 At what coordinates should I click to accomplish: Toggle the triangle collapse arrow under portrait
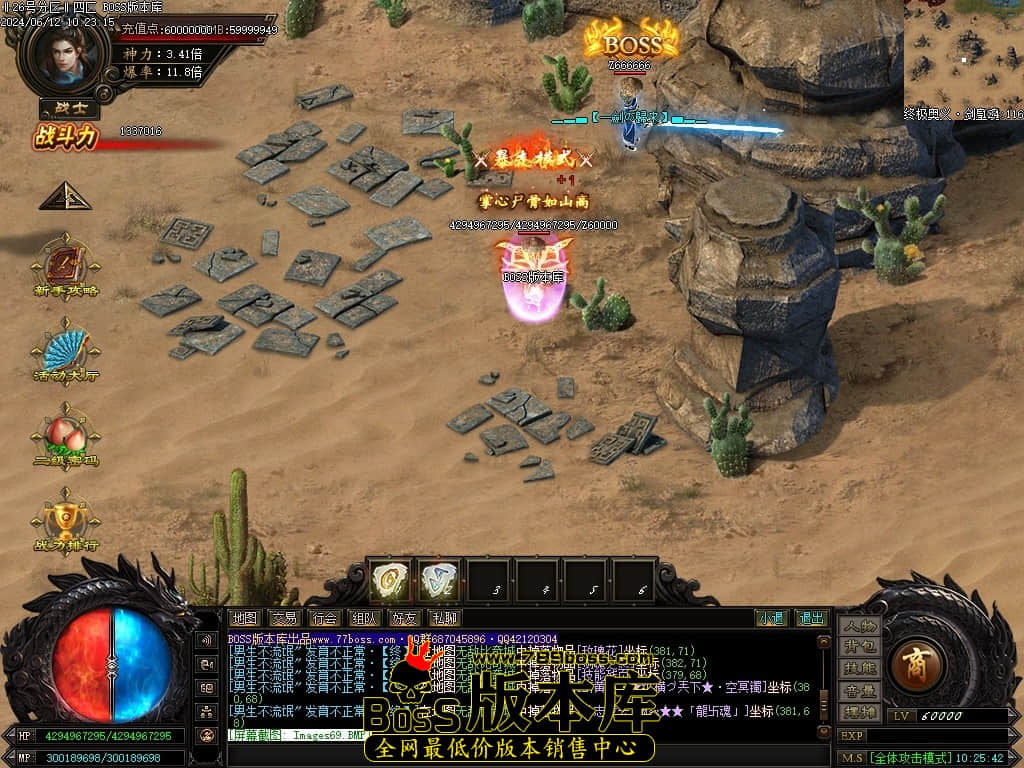click(64, 196)
